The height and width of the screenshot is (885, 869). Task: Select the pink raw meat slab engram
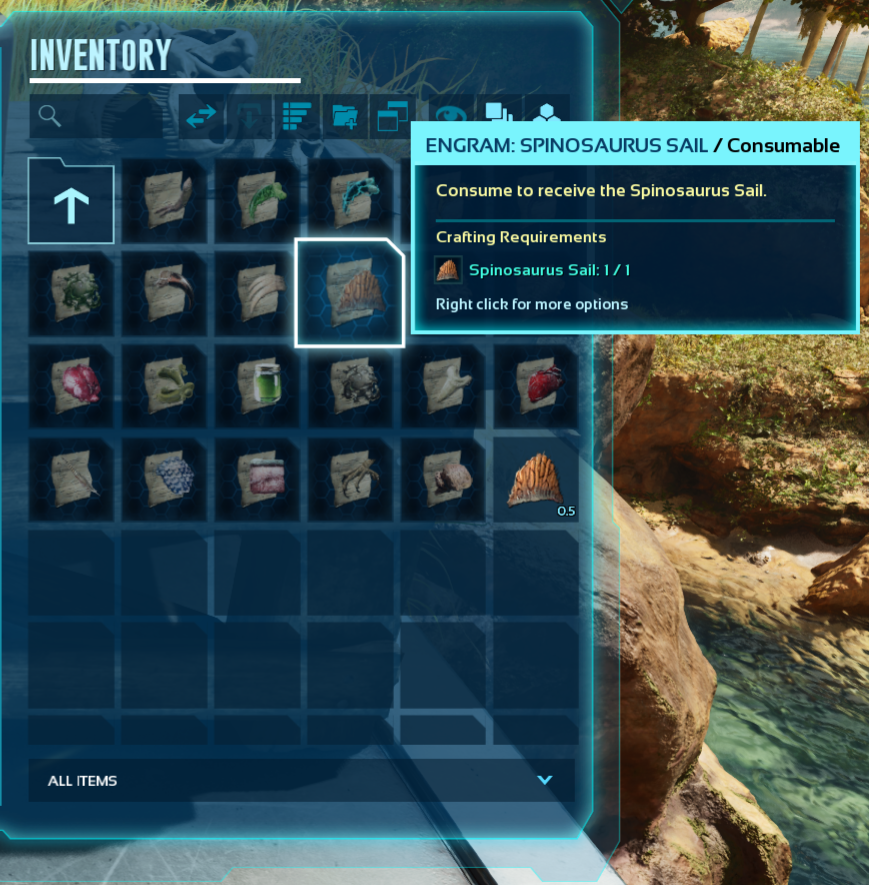[x=257, y=479]
